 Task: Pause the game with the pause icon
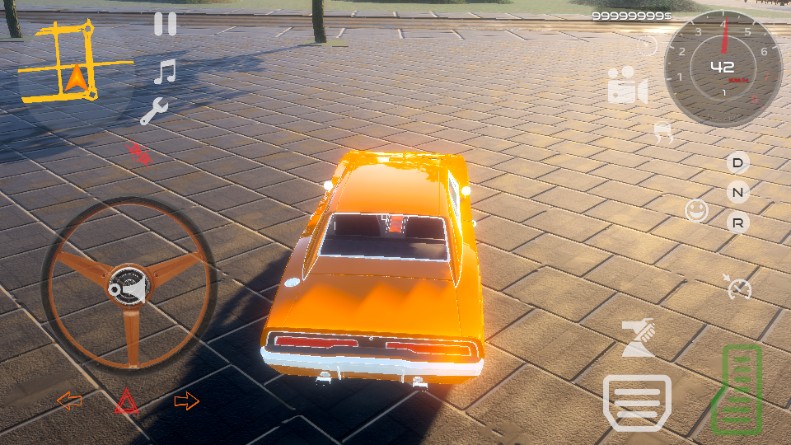165,24
